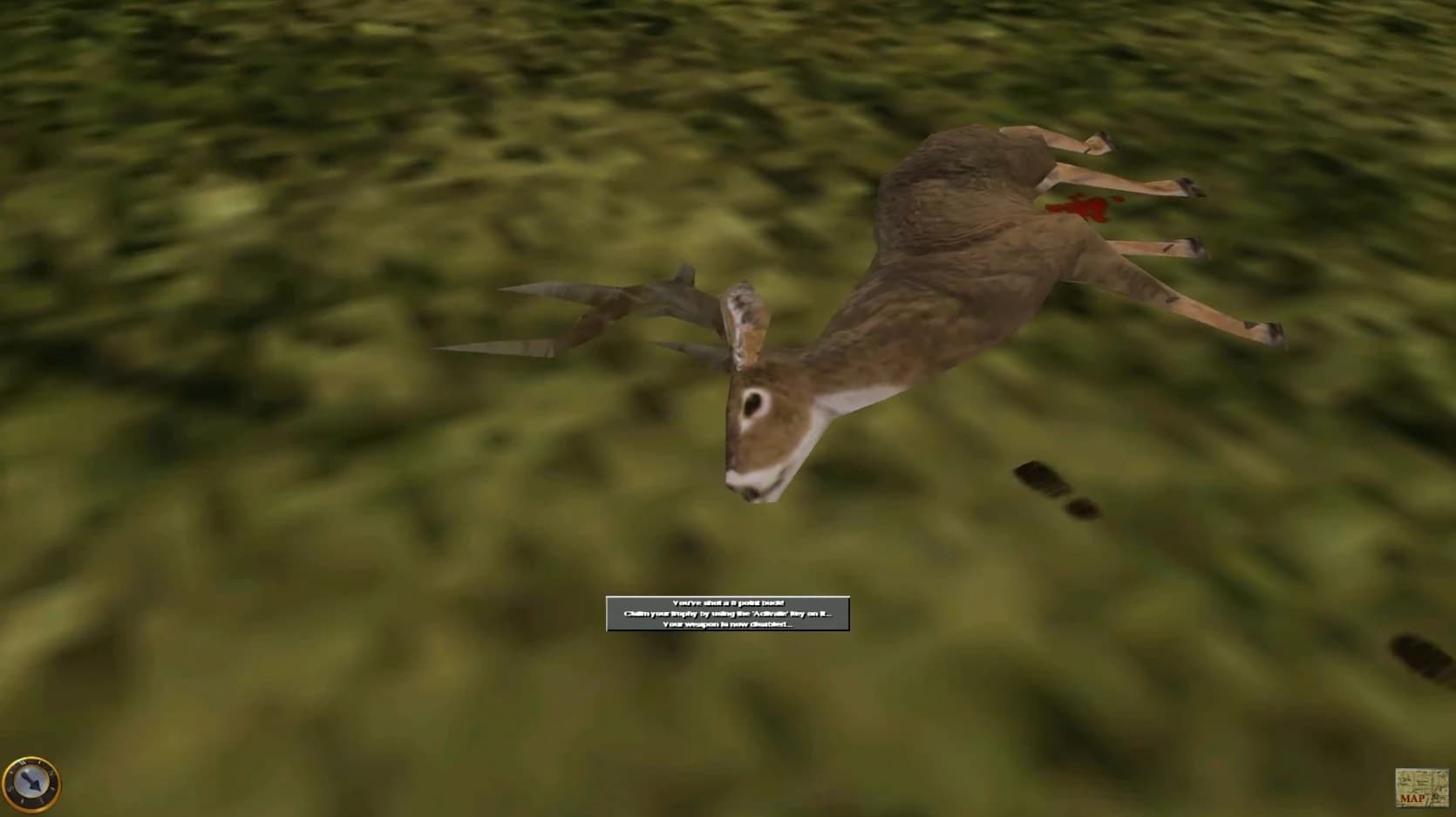The image size is (1456, 817).
Task: Click the second footprint track lower right
Action: (x=1081, y=508)
